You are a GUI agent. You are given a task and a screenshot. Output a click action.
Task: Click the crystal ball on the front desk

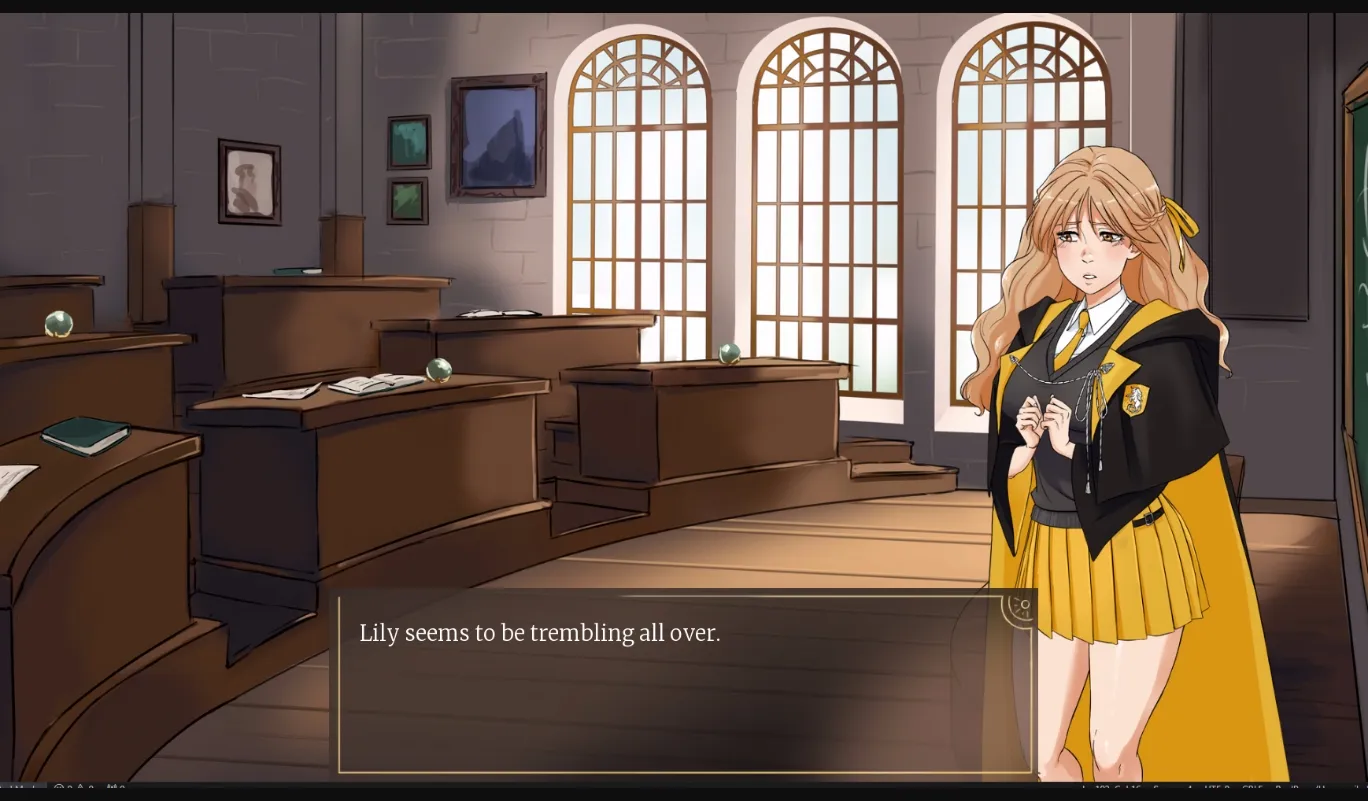pyautogui.click(x=440, y=370)
